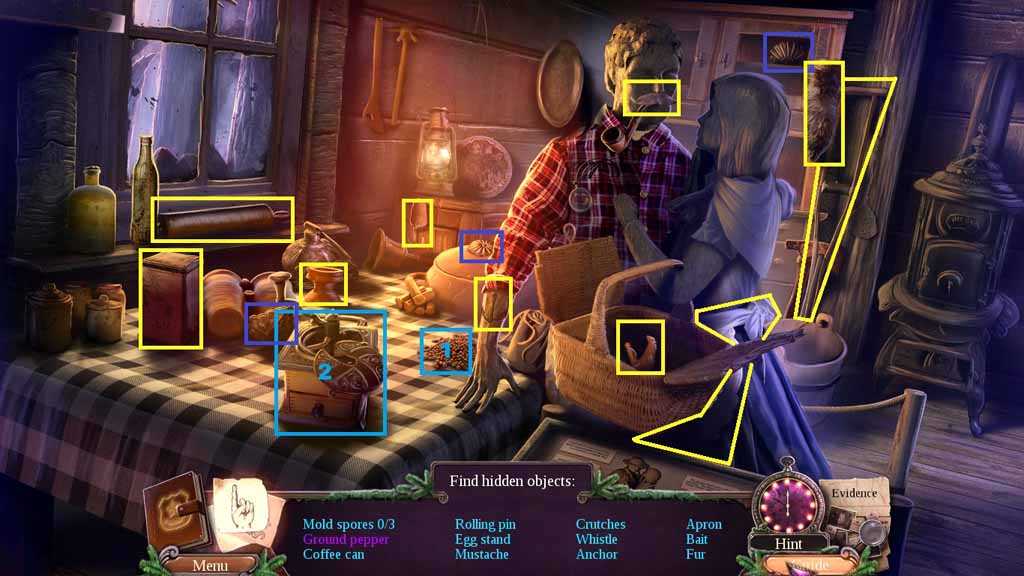Open the Menu button

pyautogui.click(x=209, y=565)
